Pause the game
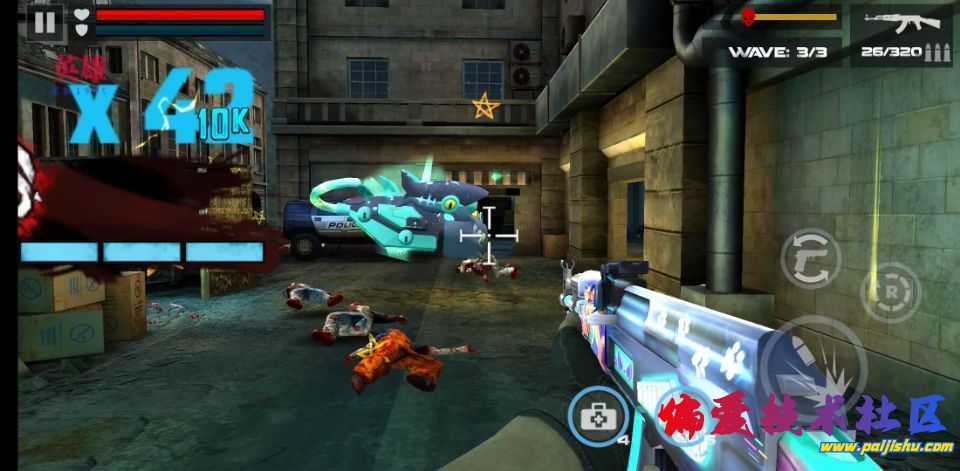Viewport: 960px width, 471px height. (44, 21)
